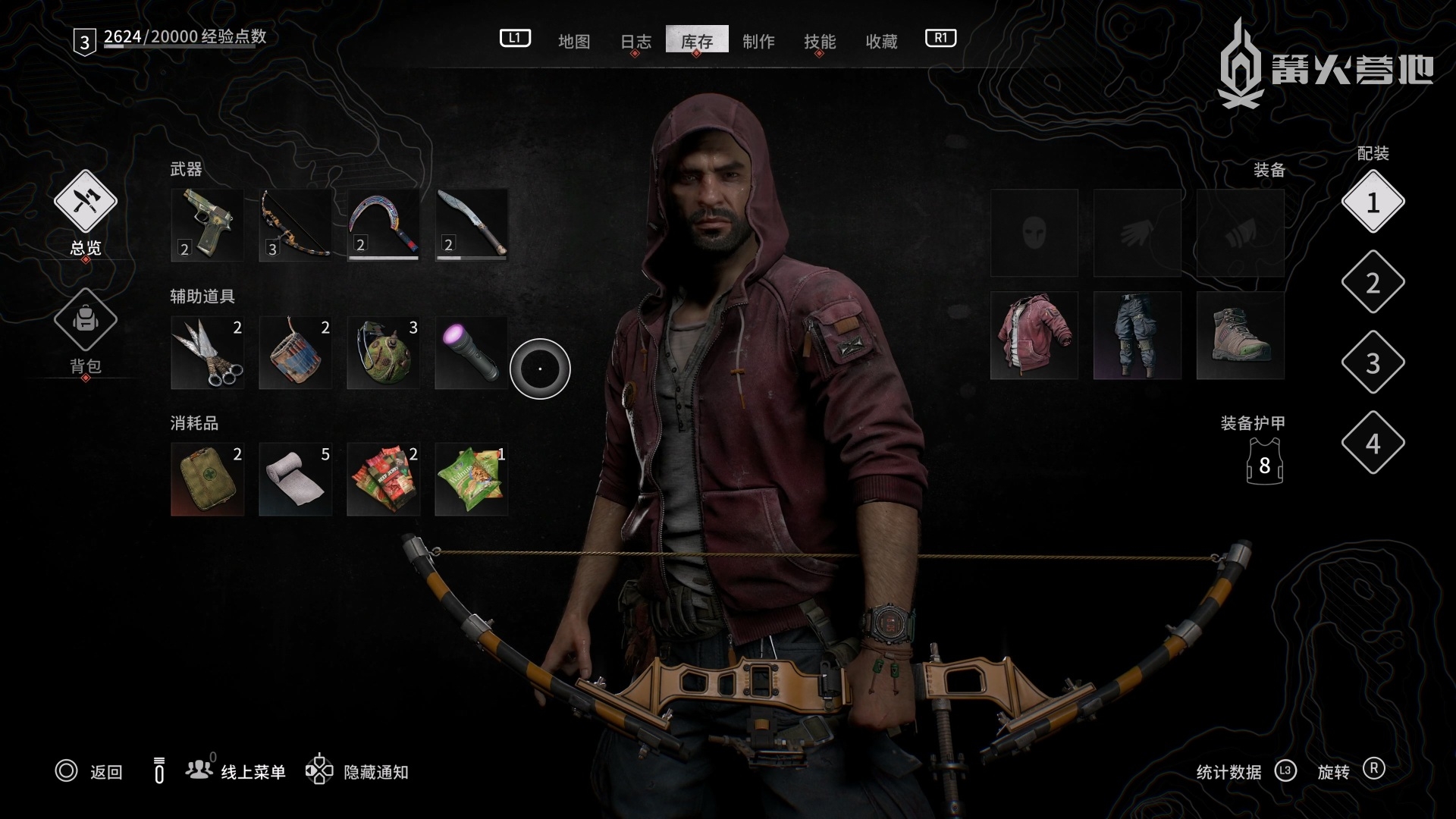Activate loadout 4
The width and height of the screenshot is (1456, 819).
pyautogui.click(x=1373, y=444)
